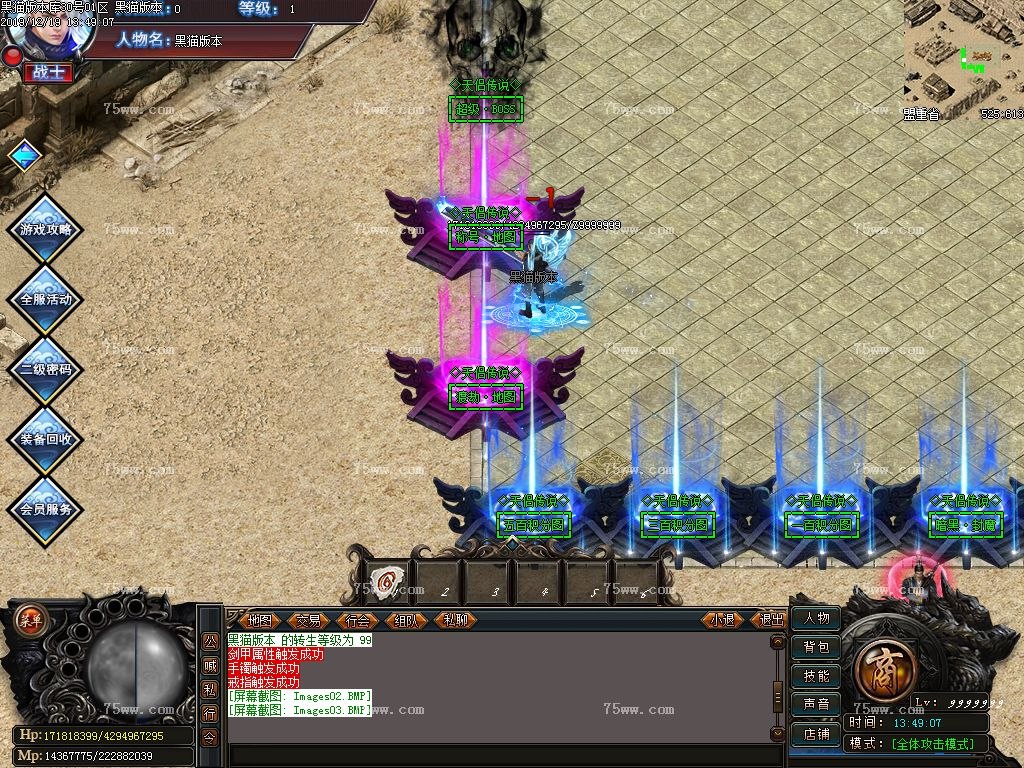Open the 游戏攻略 game guide menu
This screenshot has height=768, width=1024.
(x=46, y=229)
